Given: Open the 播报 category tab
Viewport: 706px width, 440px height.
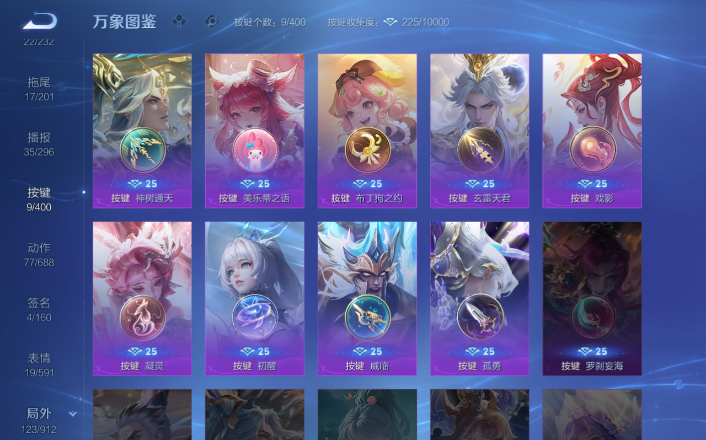Looking at the screenshot, I should [x=39, y=144].
